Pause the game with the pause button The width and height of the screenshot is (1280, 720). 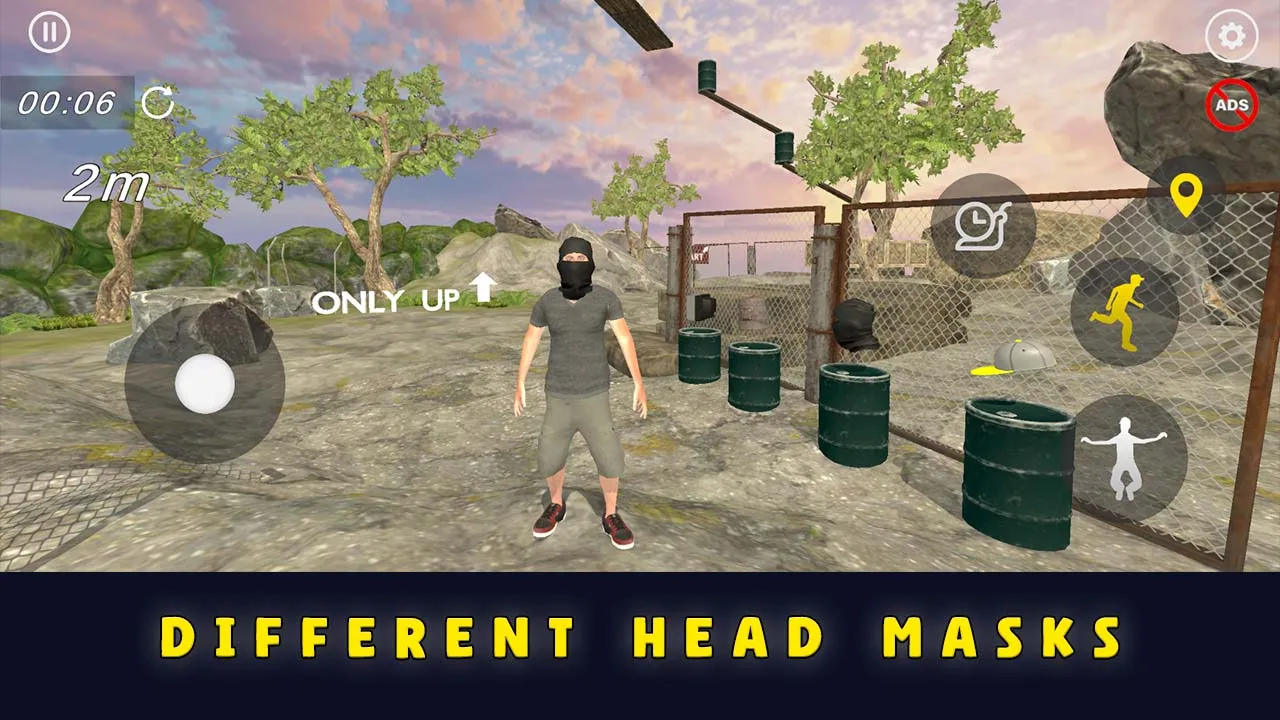point(49,33)
